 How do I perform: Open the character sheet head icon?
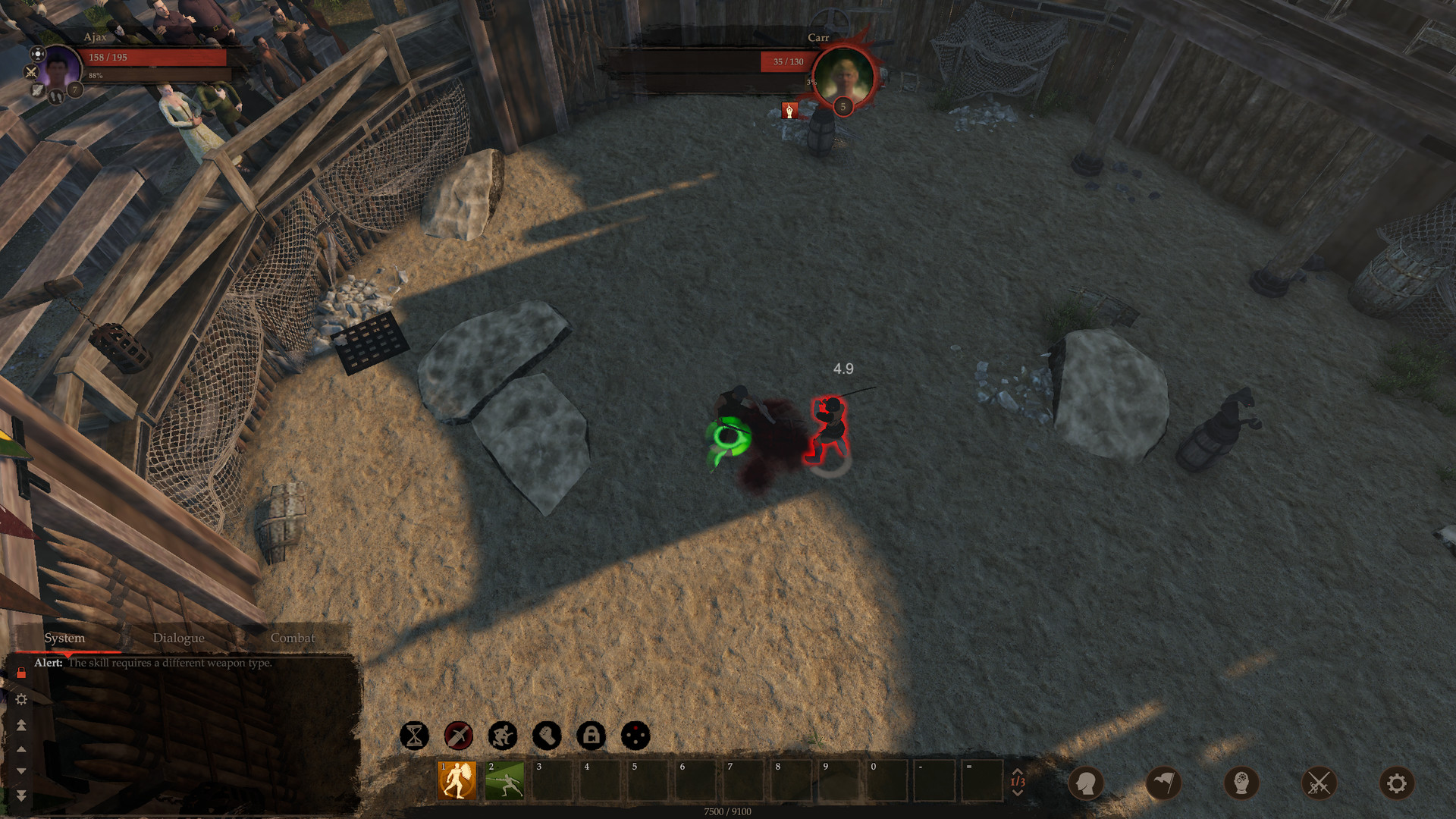[1087, 784]
